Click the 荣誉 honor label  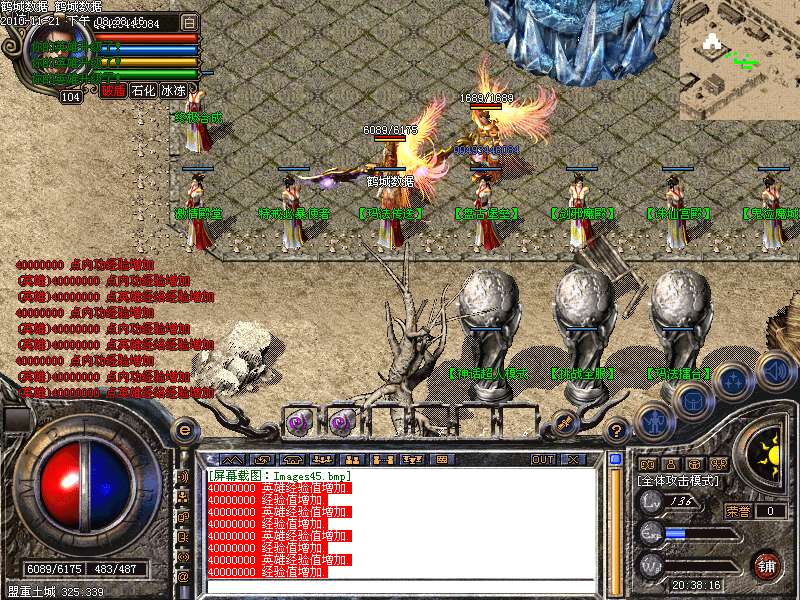738,511
